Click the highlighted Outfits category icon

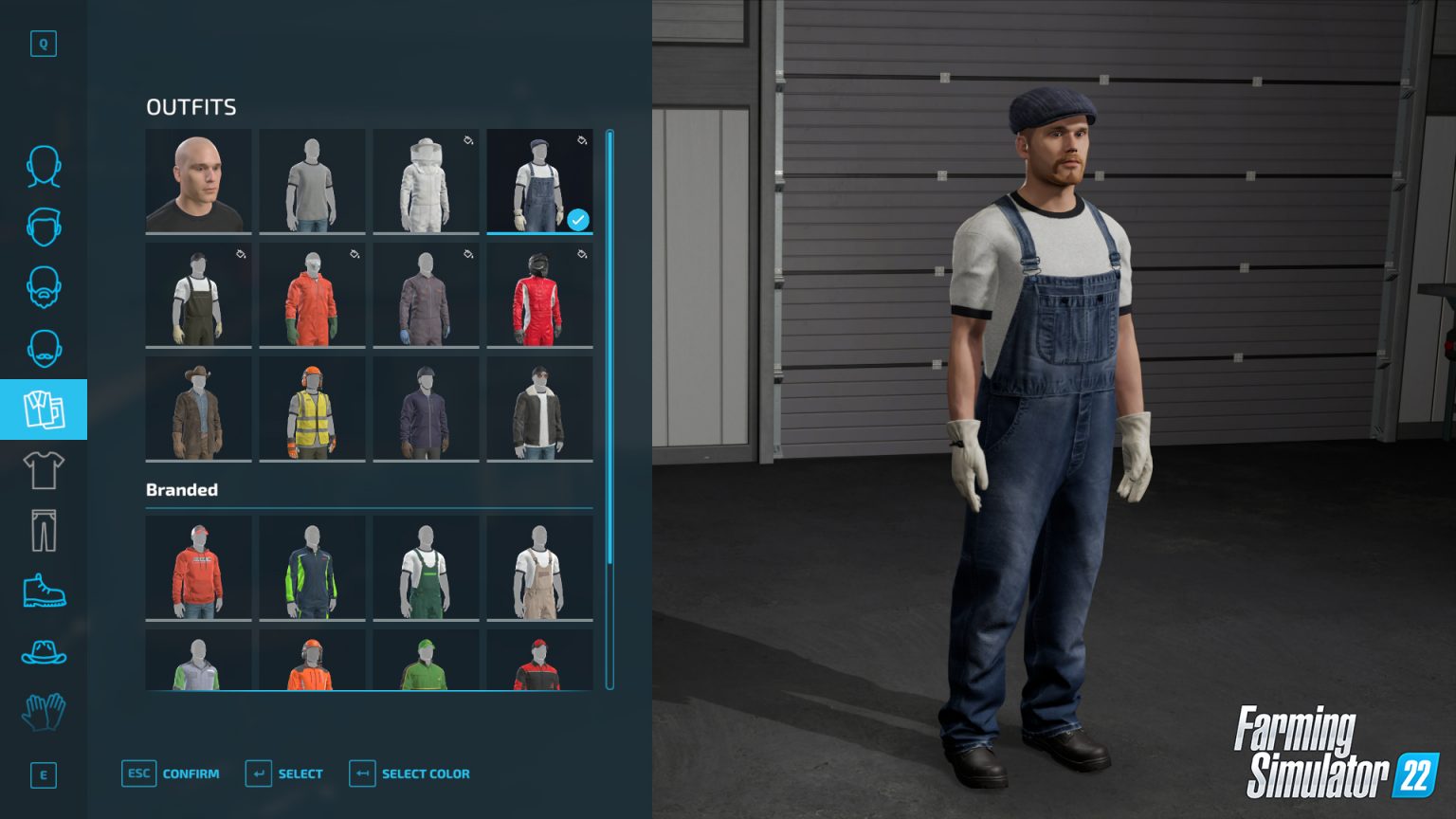pos(44,409)
